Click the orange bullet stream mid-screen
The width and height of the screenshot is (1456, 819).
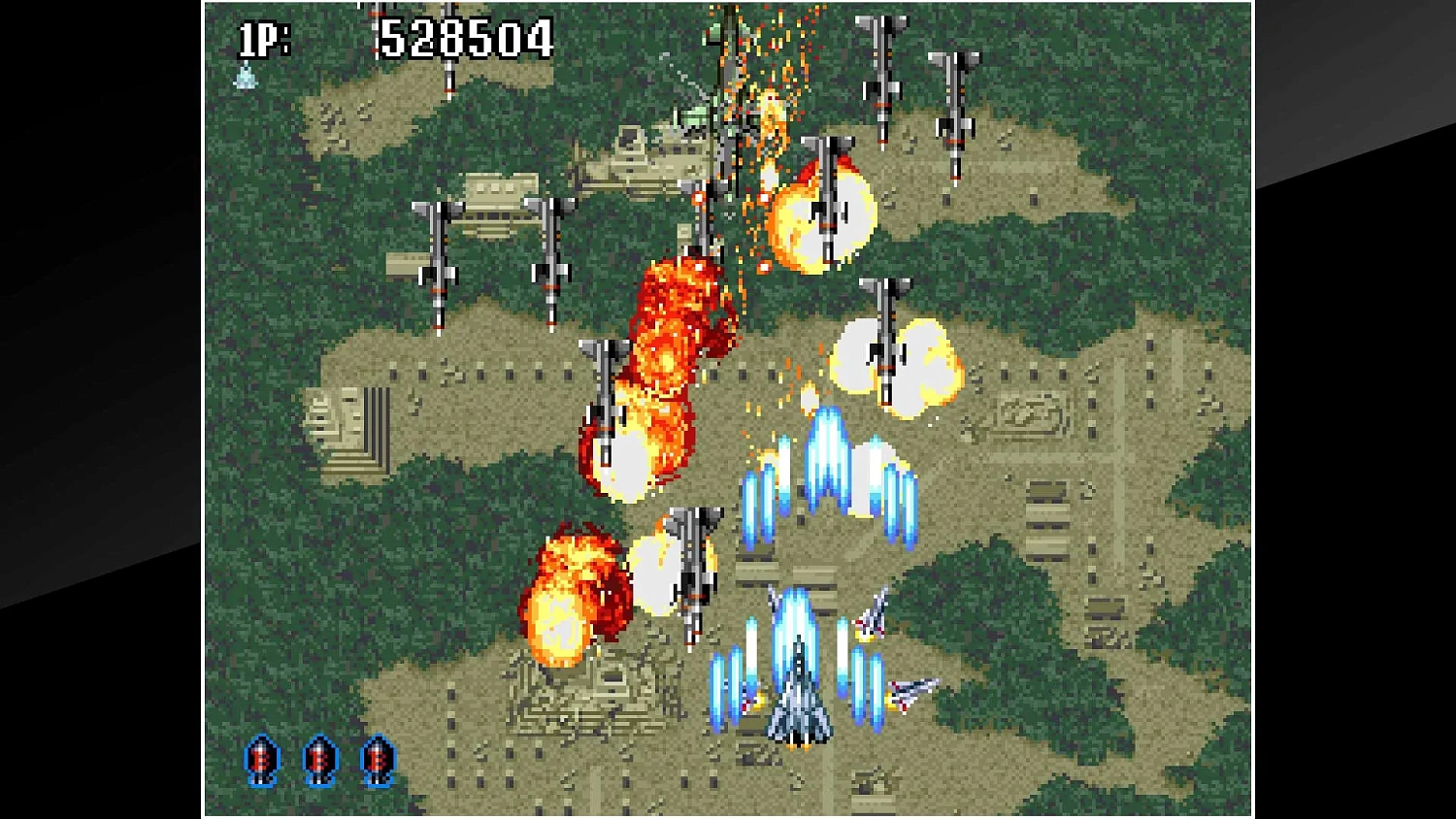(777, 408)
